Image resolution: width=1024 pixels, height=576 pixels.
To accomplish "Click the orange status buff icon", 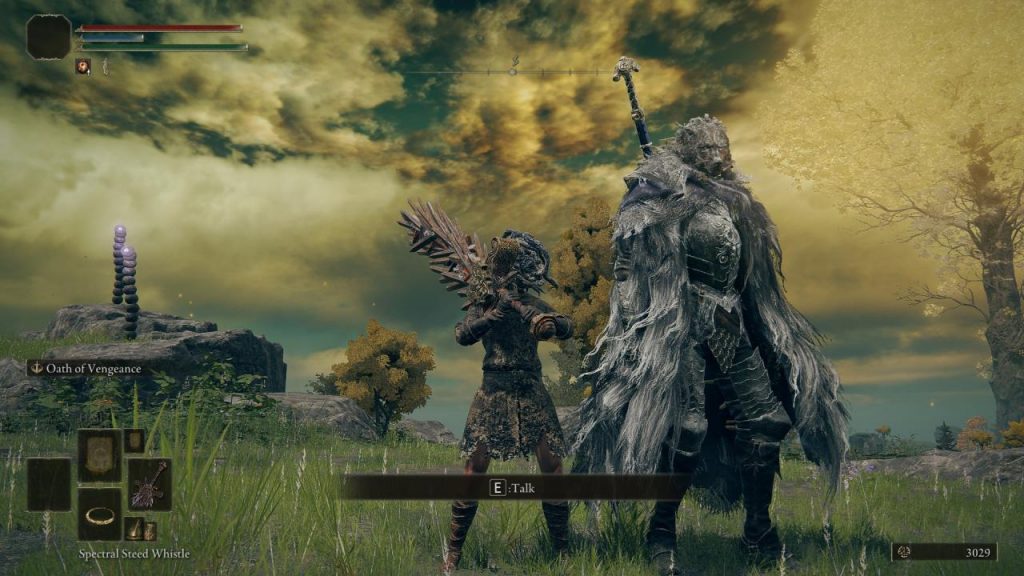I will pos(83,66).
